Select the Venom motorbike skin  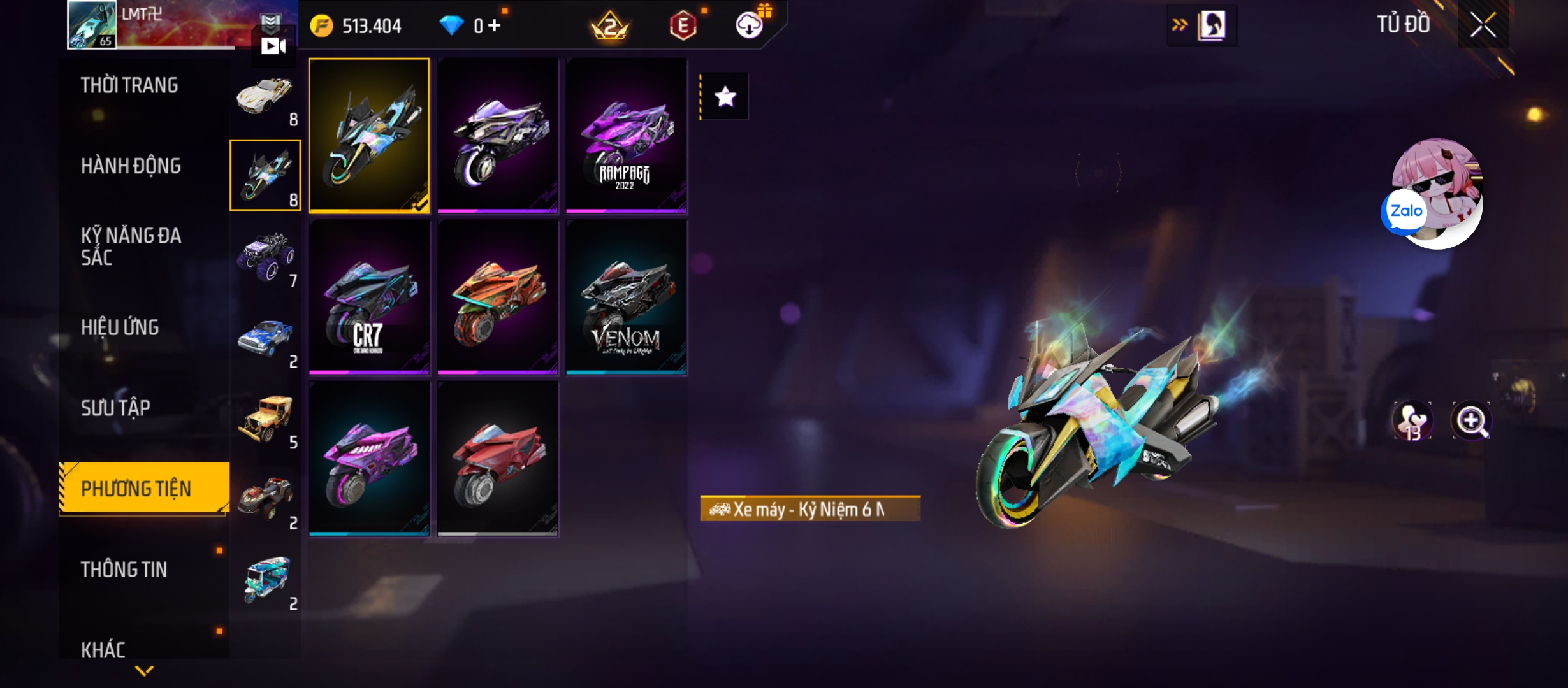pyautogui.click(x=626, y=297)
